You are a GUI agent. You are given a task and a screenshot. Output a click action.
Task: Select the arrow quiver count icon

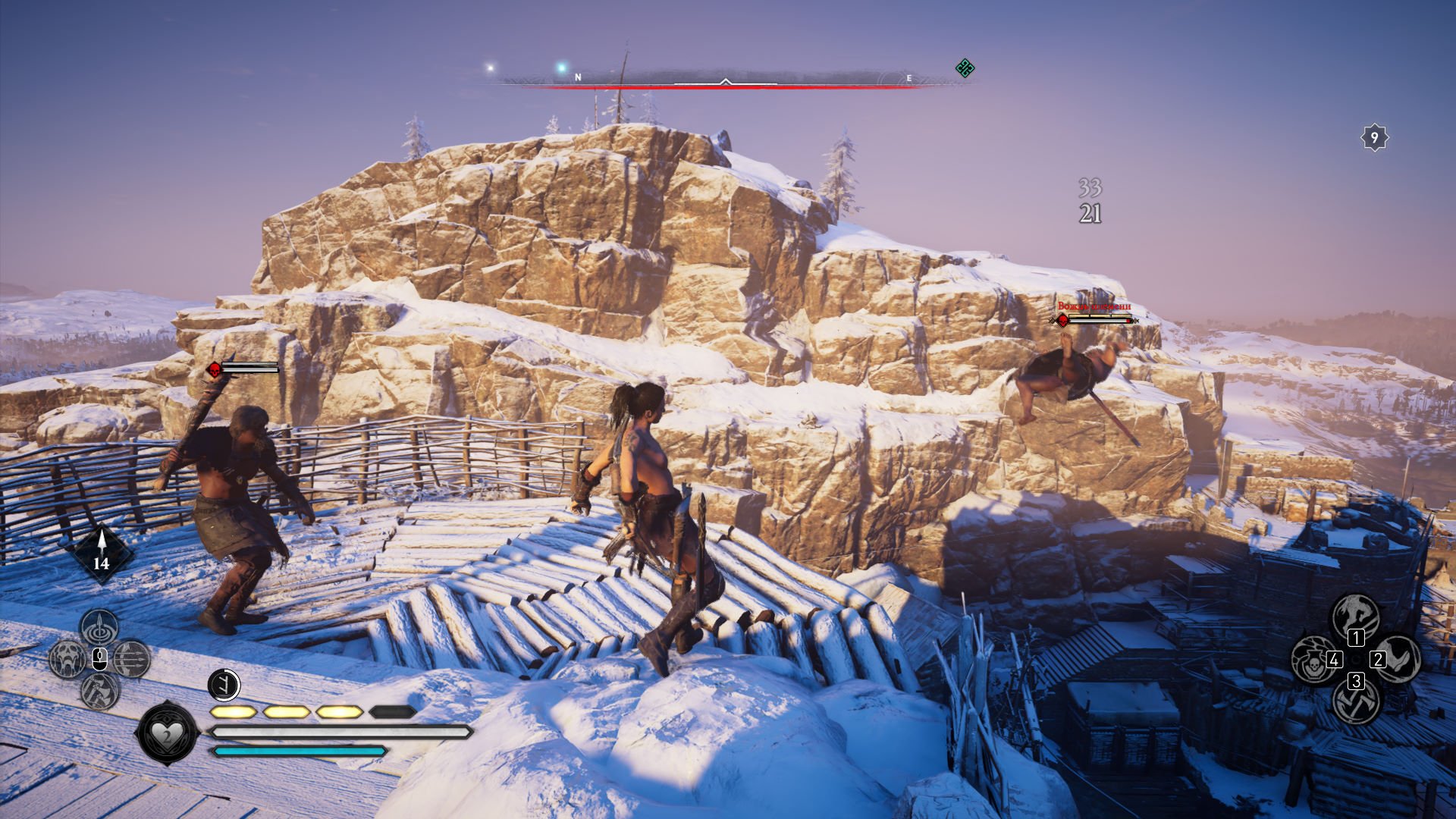click(101, 553)
